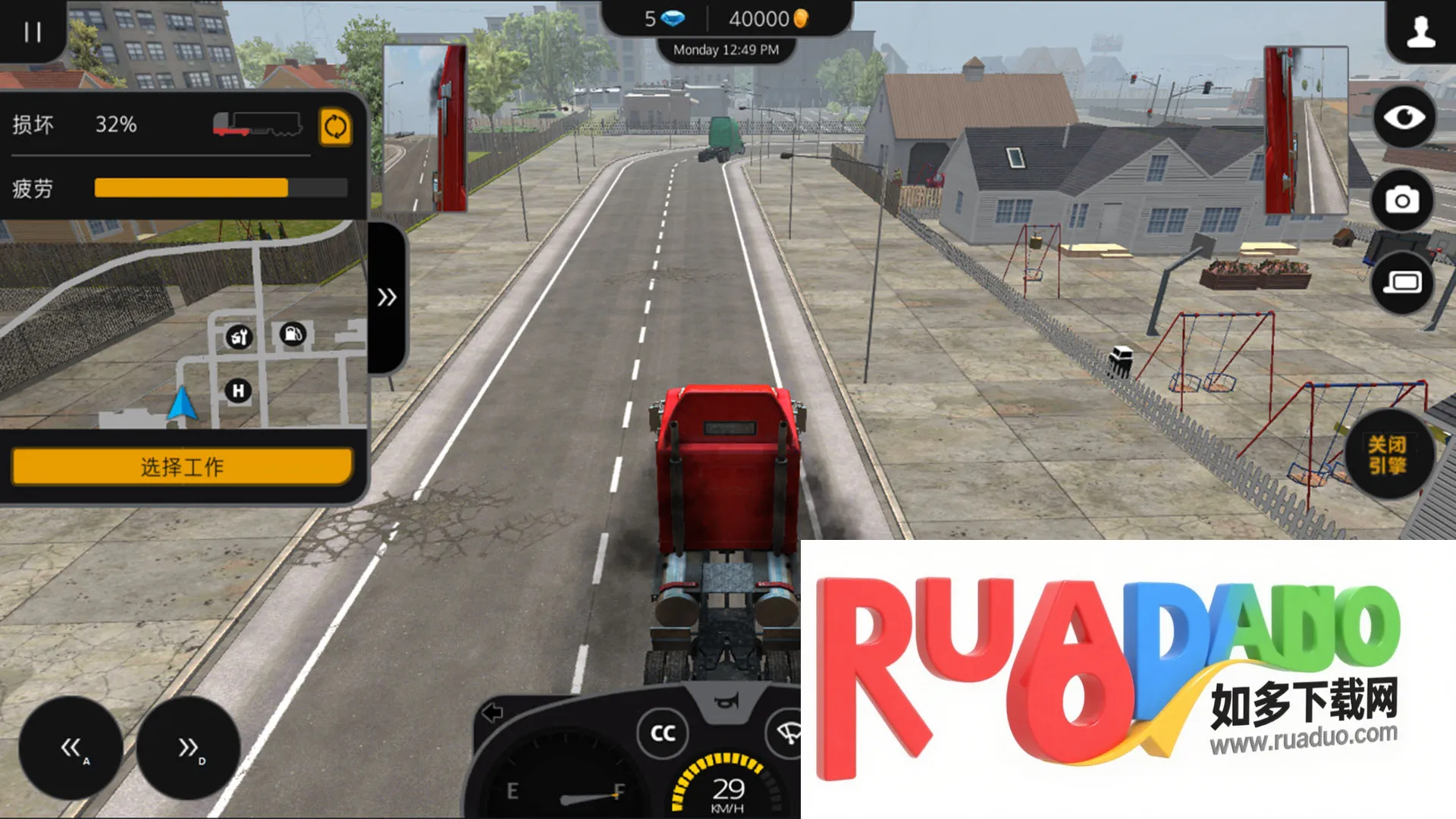Steer left with the A arrow button

[71, 748]
